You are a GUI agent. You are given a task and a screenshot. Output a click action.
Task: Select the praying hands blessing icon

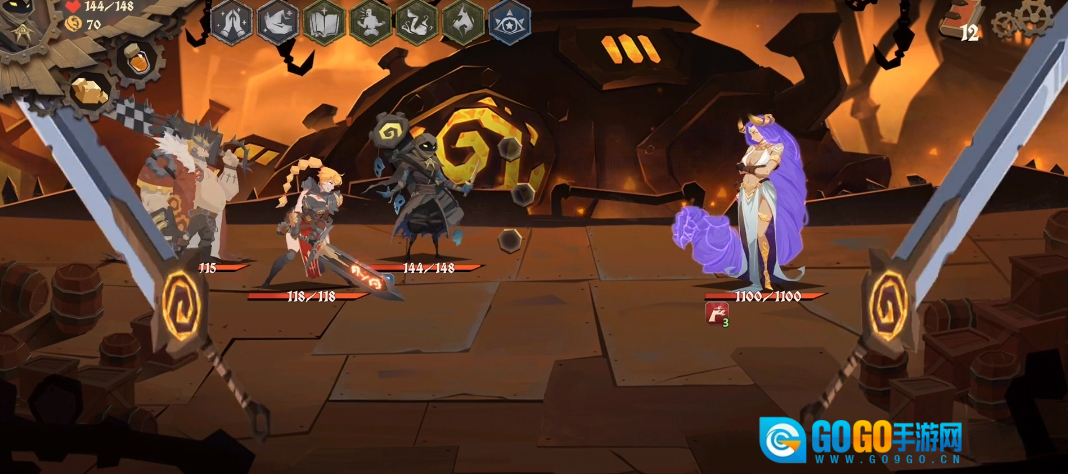click(233, 21)
